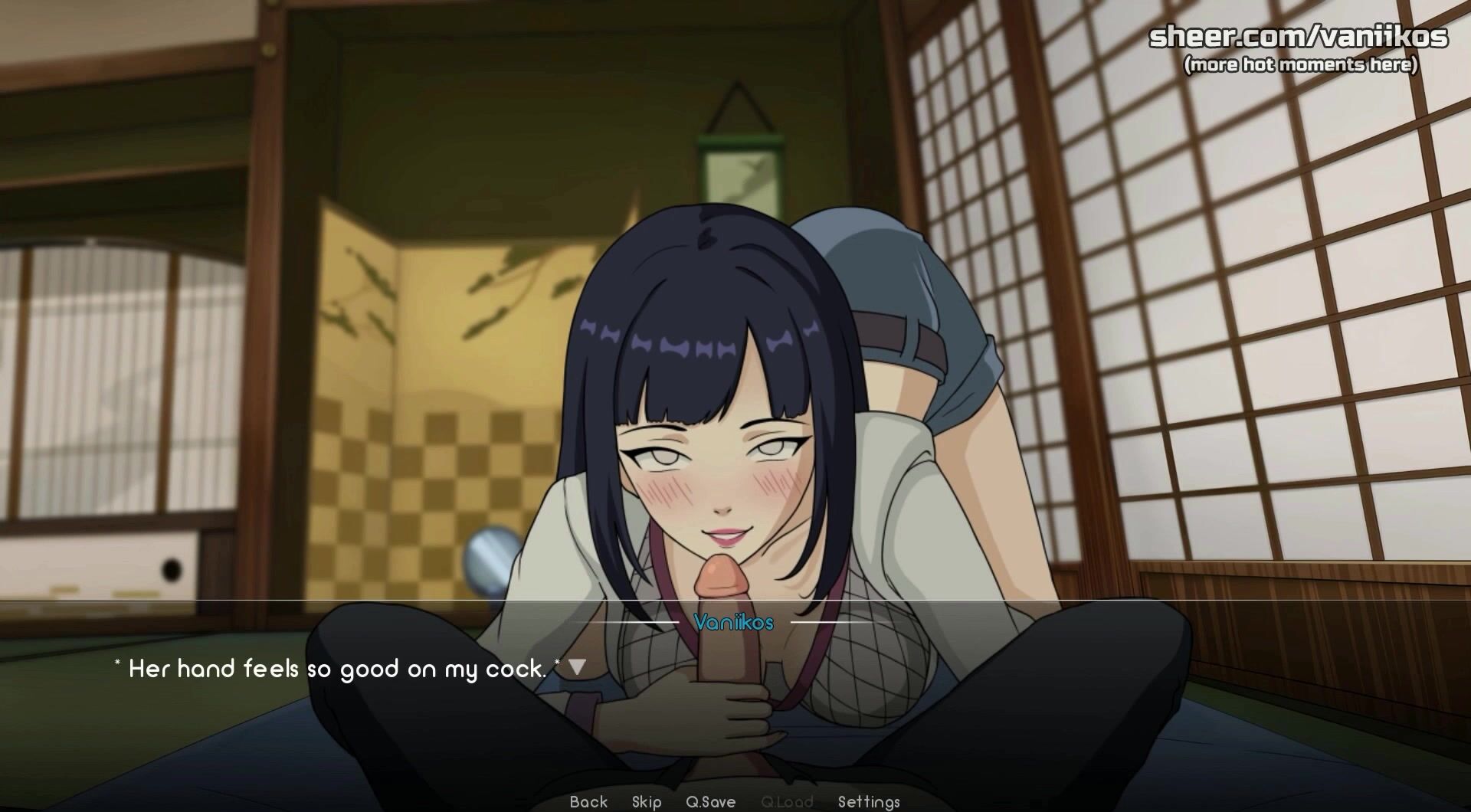The width and height of the screenshot is (1471, 812).
Task: Go back using the Back button
Action: click(588, 801)
